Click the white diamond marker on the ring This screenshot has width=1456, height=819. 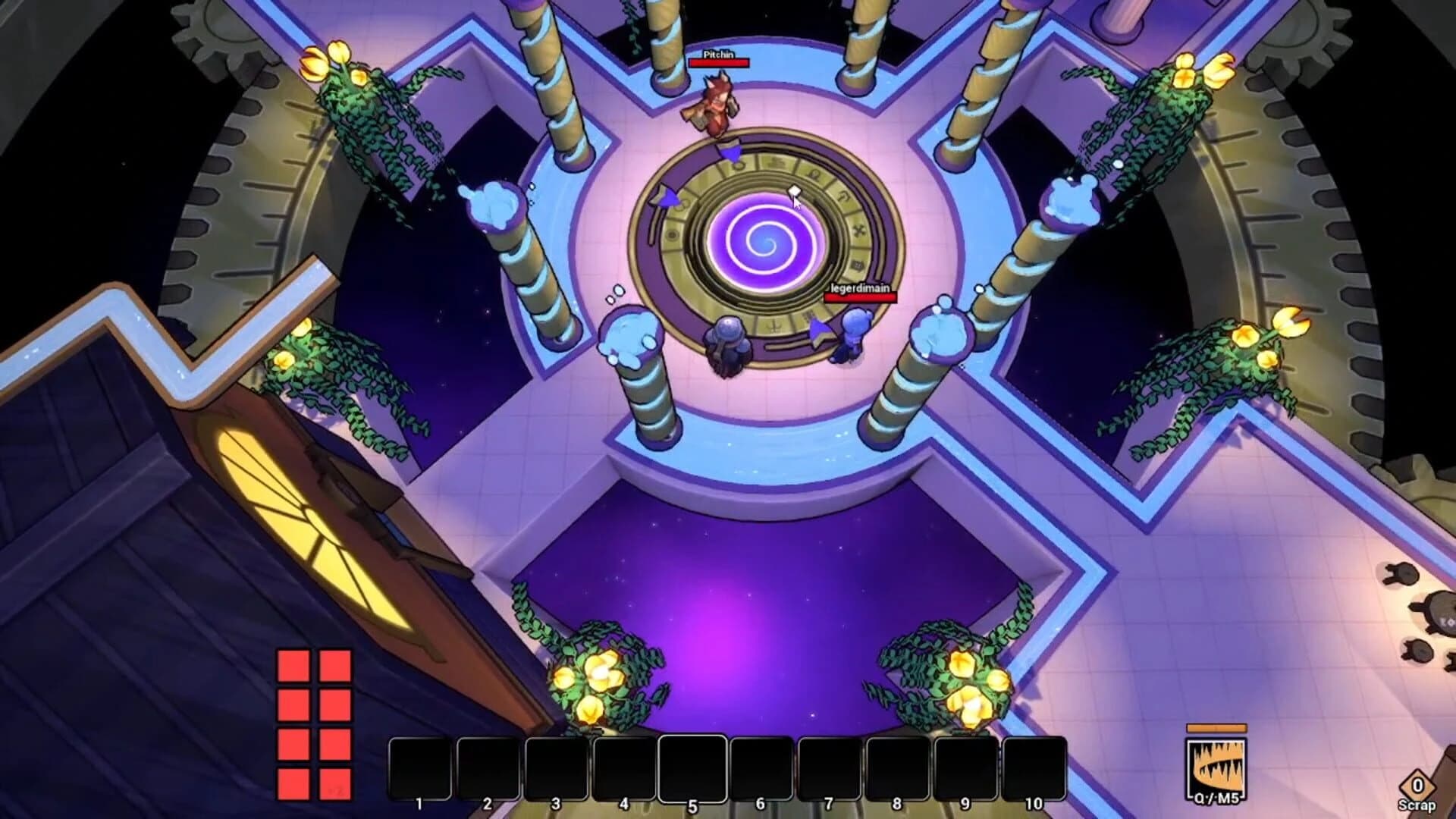pyautogui.click(x=794, y=191)
